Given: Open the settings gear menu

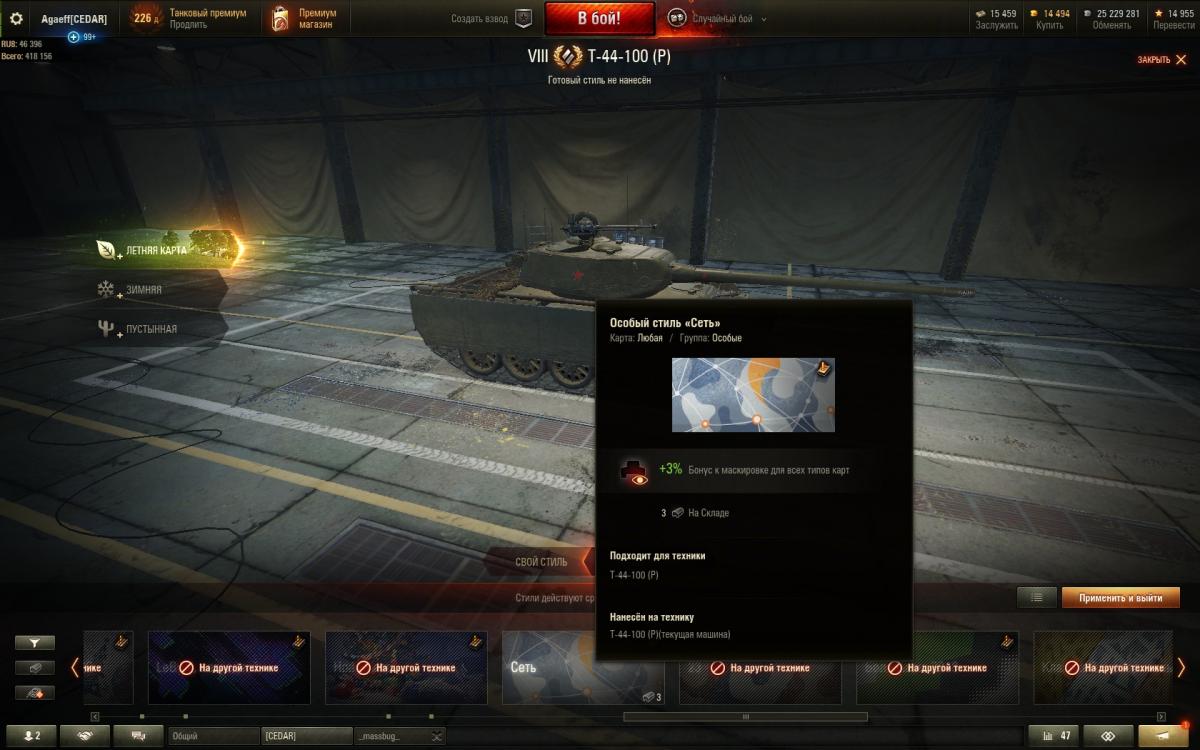Looking at the screenshot, I should 16,19.
